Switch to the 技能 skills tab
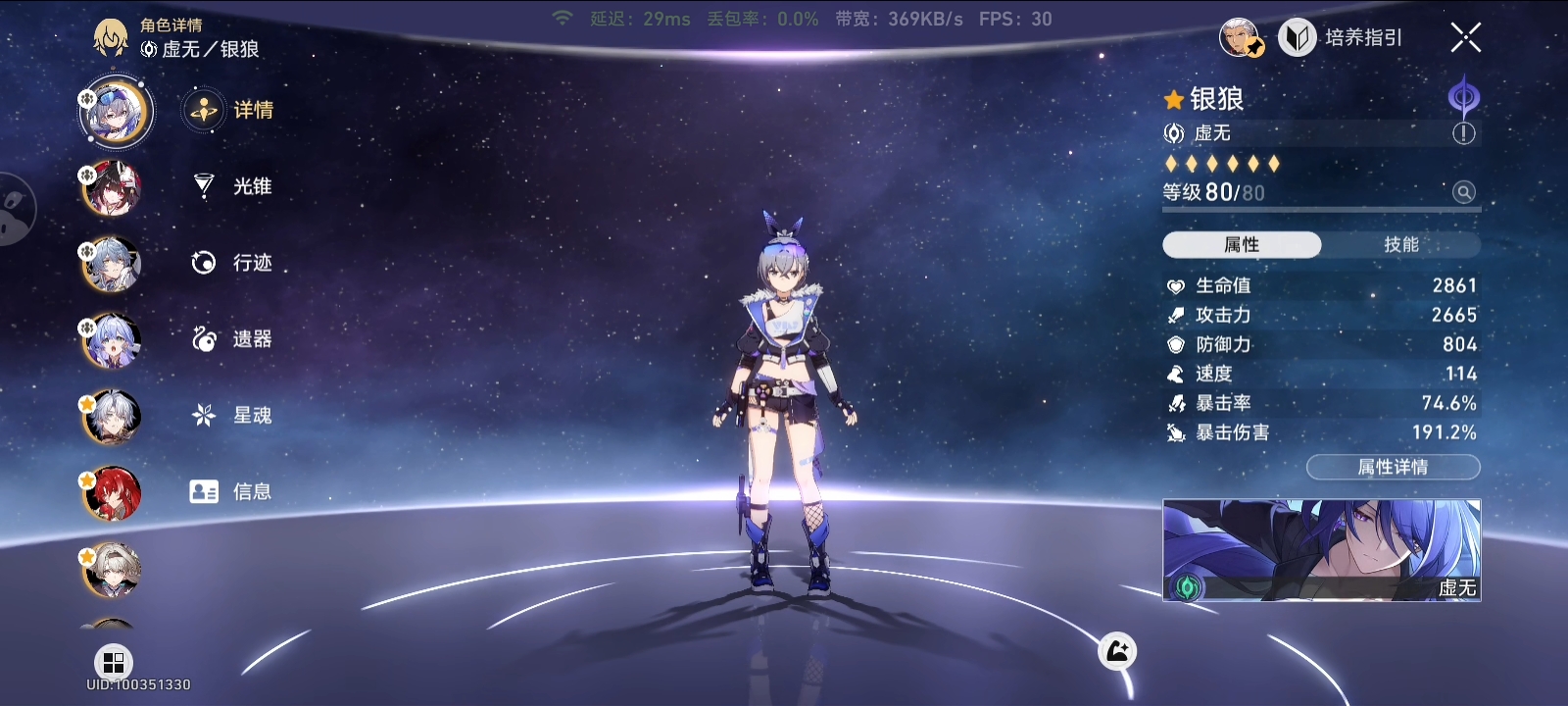This screenshot has width=1568, height=706. (x=1400, y=245)
